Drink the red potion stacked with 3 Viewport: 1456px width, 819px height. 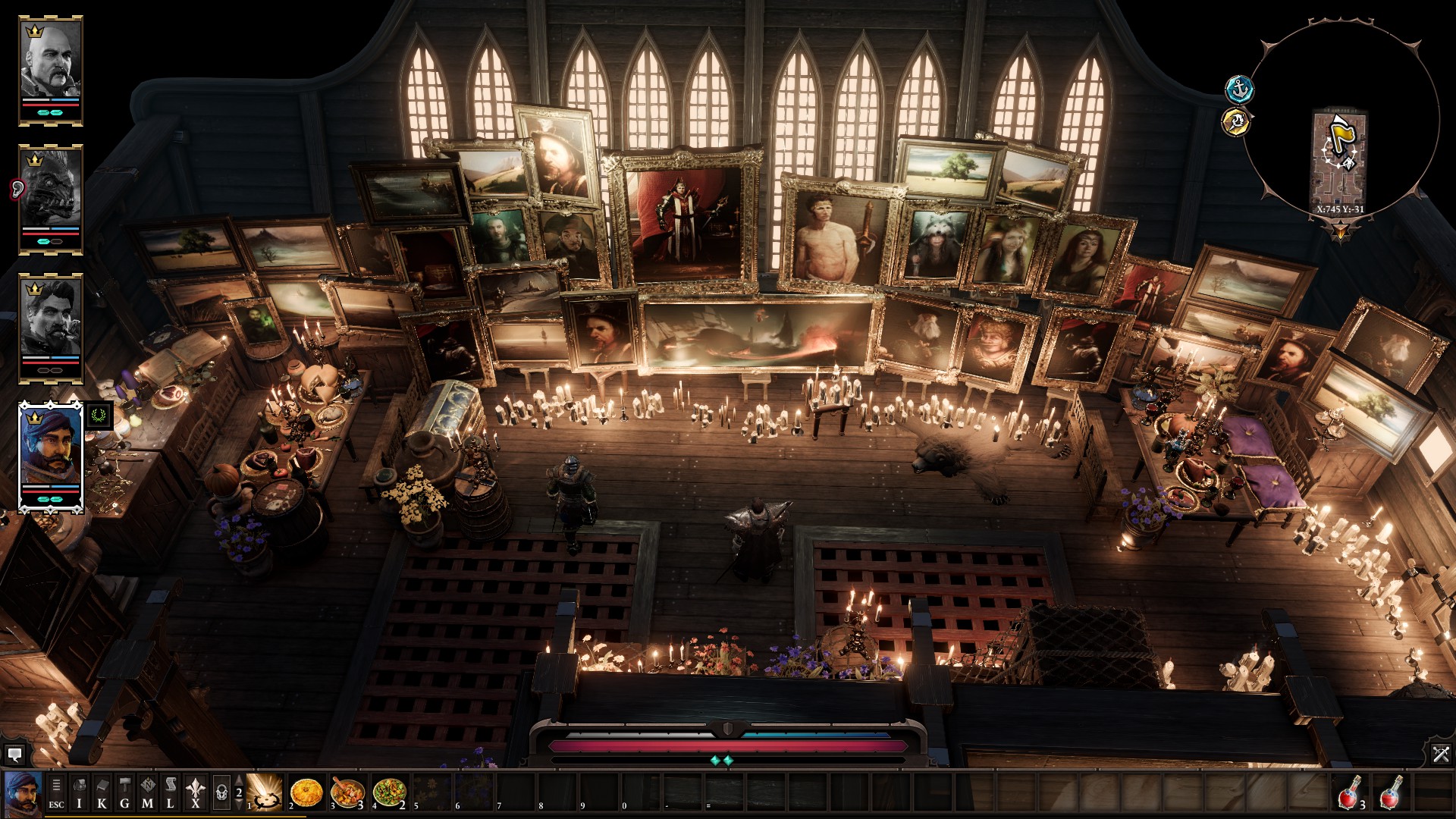coord(1351,793)
